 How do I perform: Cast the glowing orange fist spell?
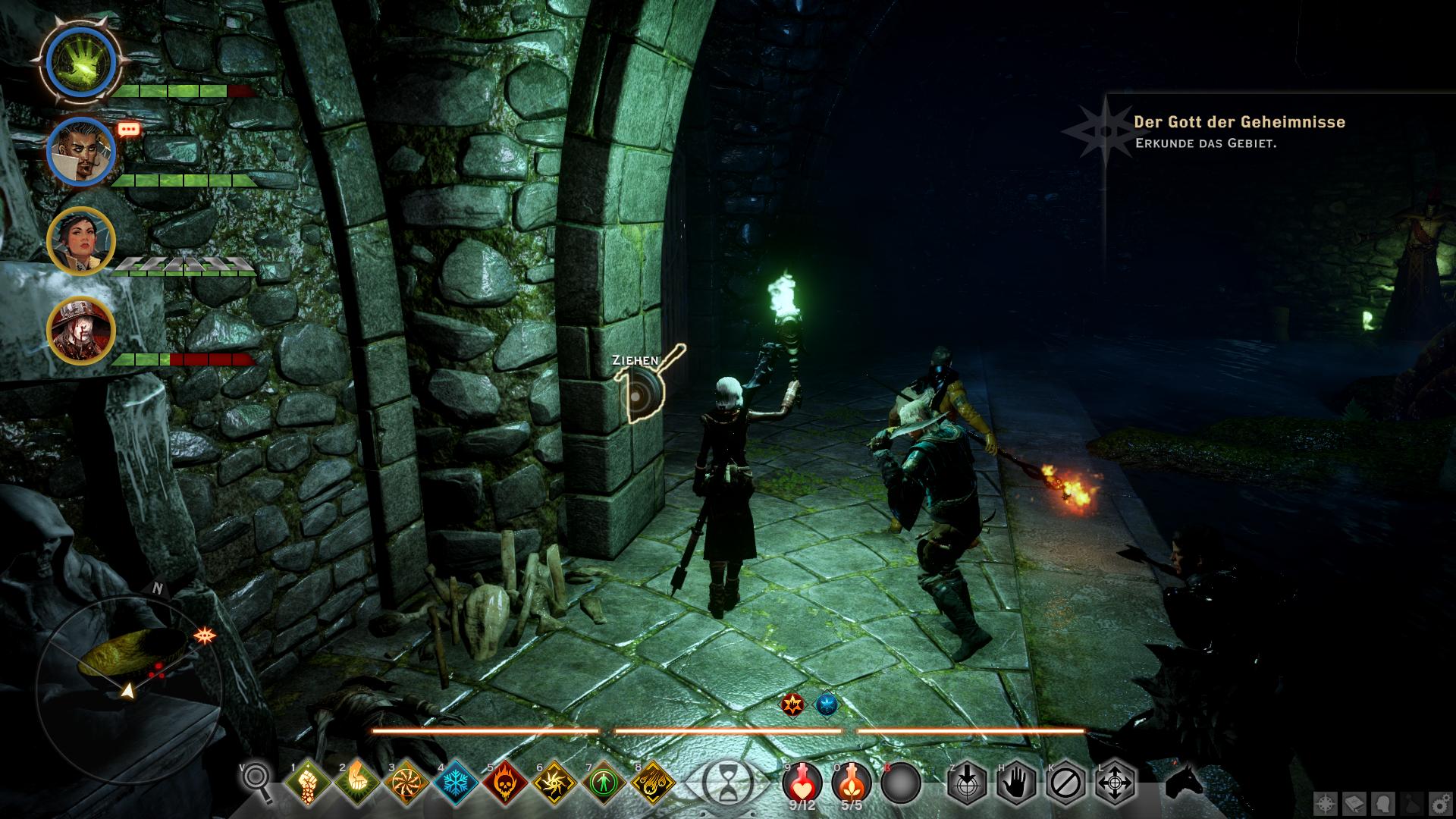pyautogui.click(x=358, y=782)
